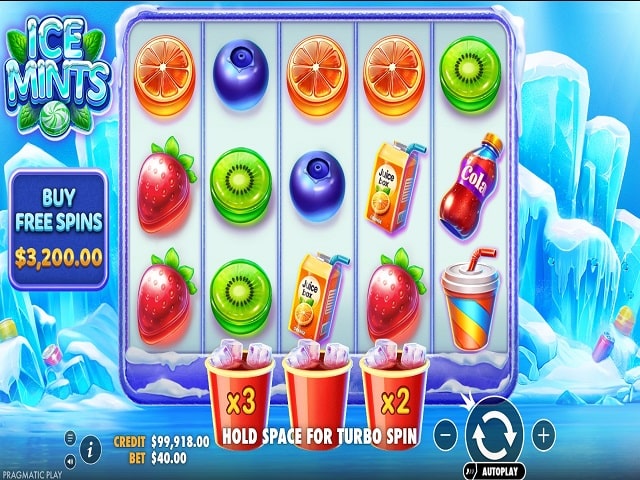This screenshot has width=640, height=480.
Task: Spin the reels with the circular arrow button
Action: [495, 434]
